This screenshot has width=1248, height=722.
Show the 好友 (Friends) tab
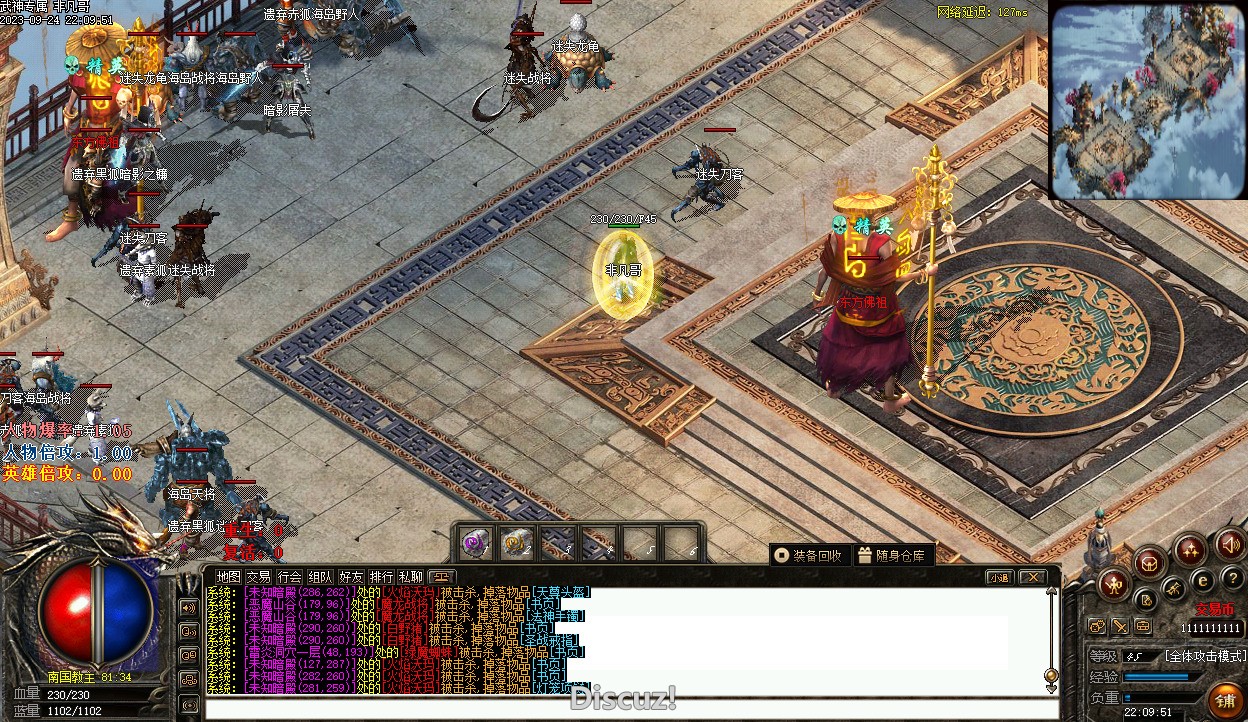pyautogui.click(x=351, y=577)
